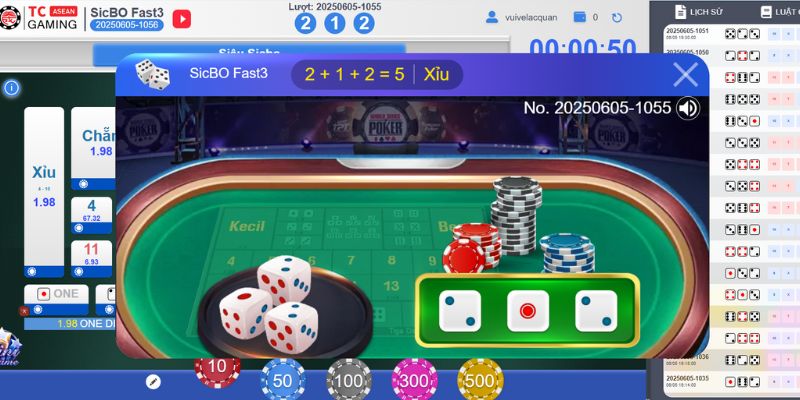The image size is (800, 400).
Task: Open the blue info icon
Action: click(12, 88)
